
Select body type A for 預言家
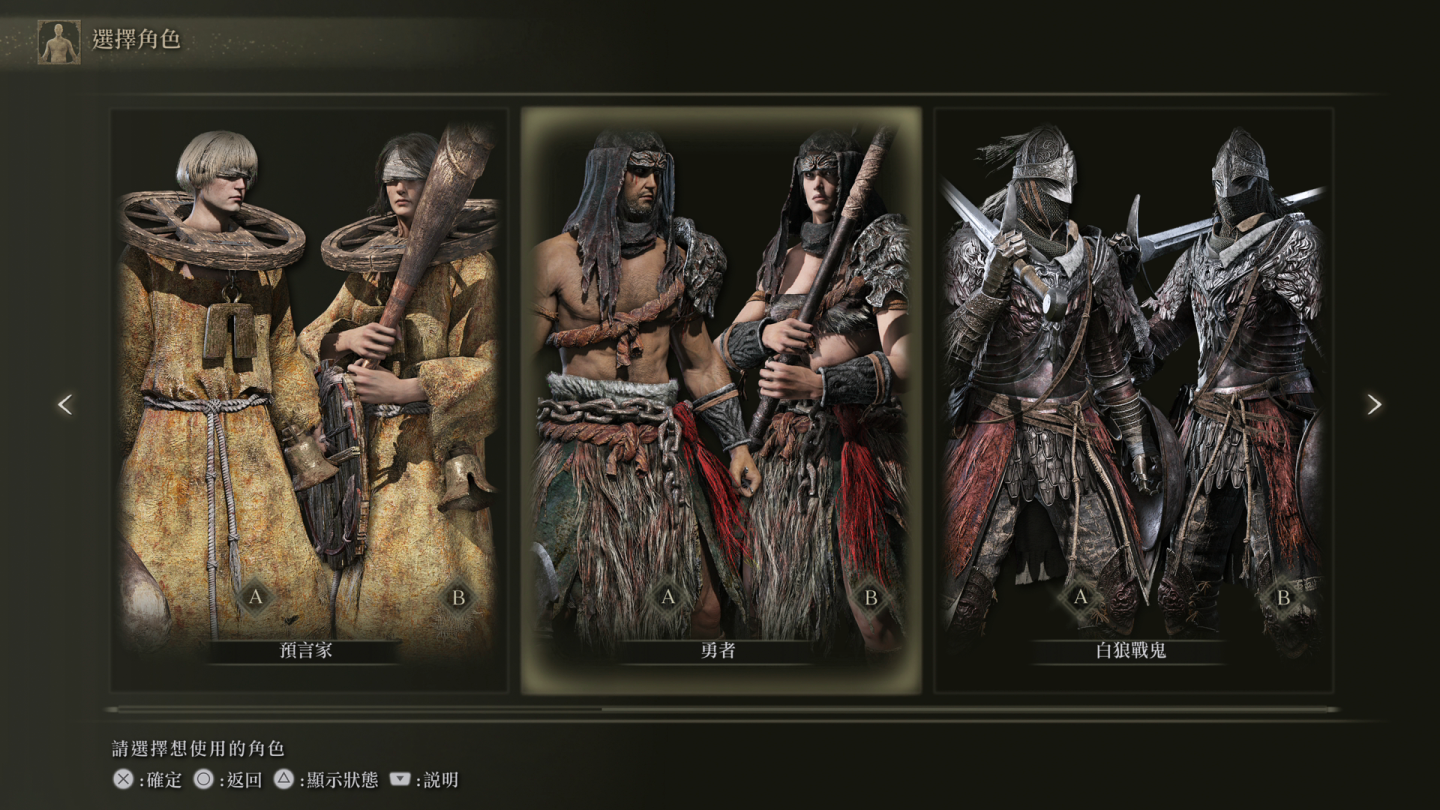[256, 598]
